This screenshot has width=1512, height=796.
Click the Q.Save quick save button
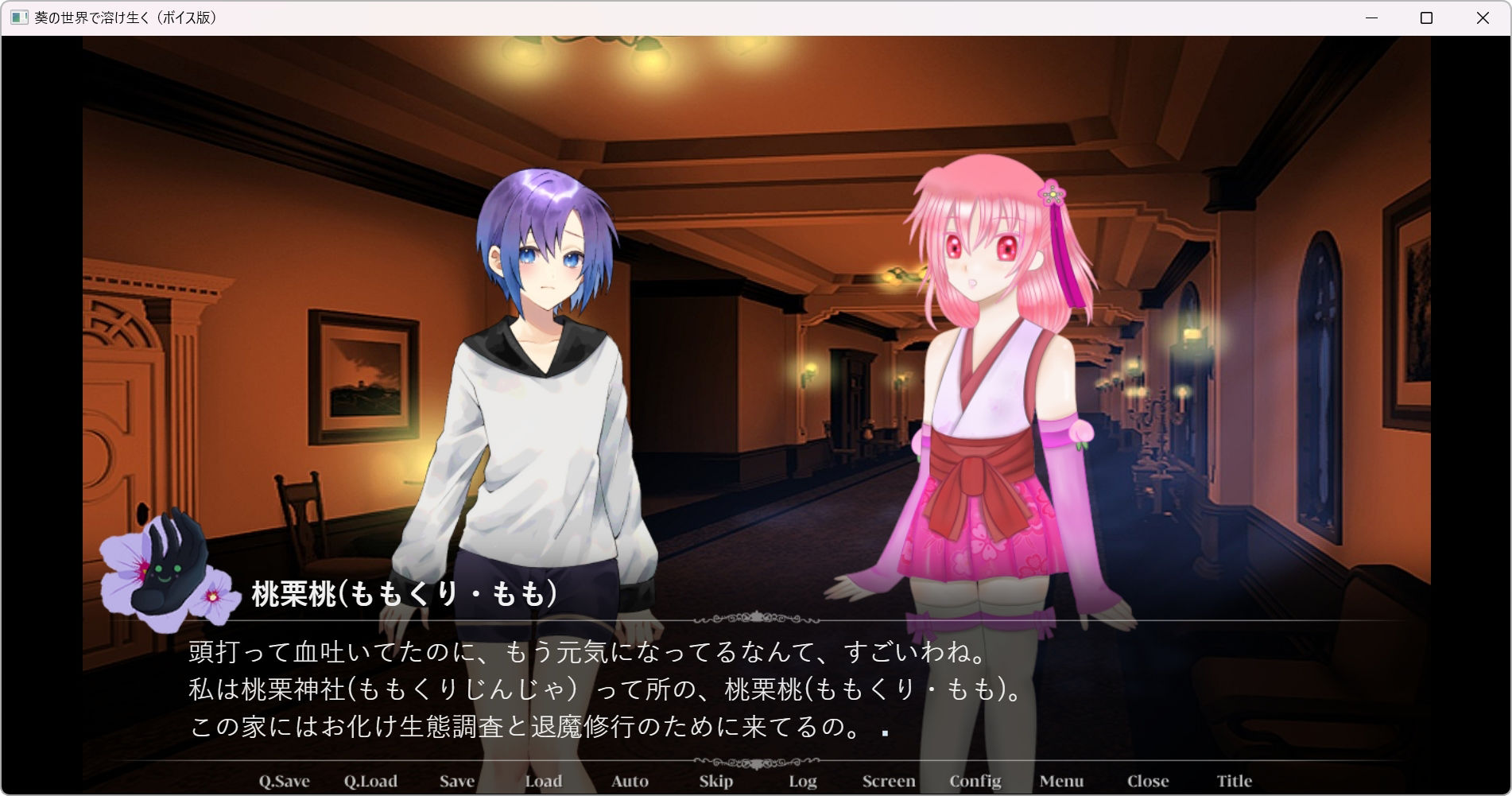coord(284,781)
